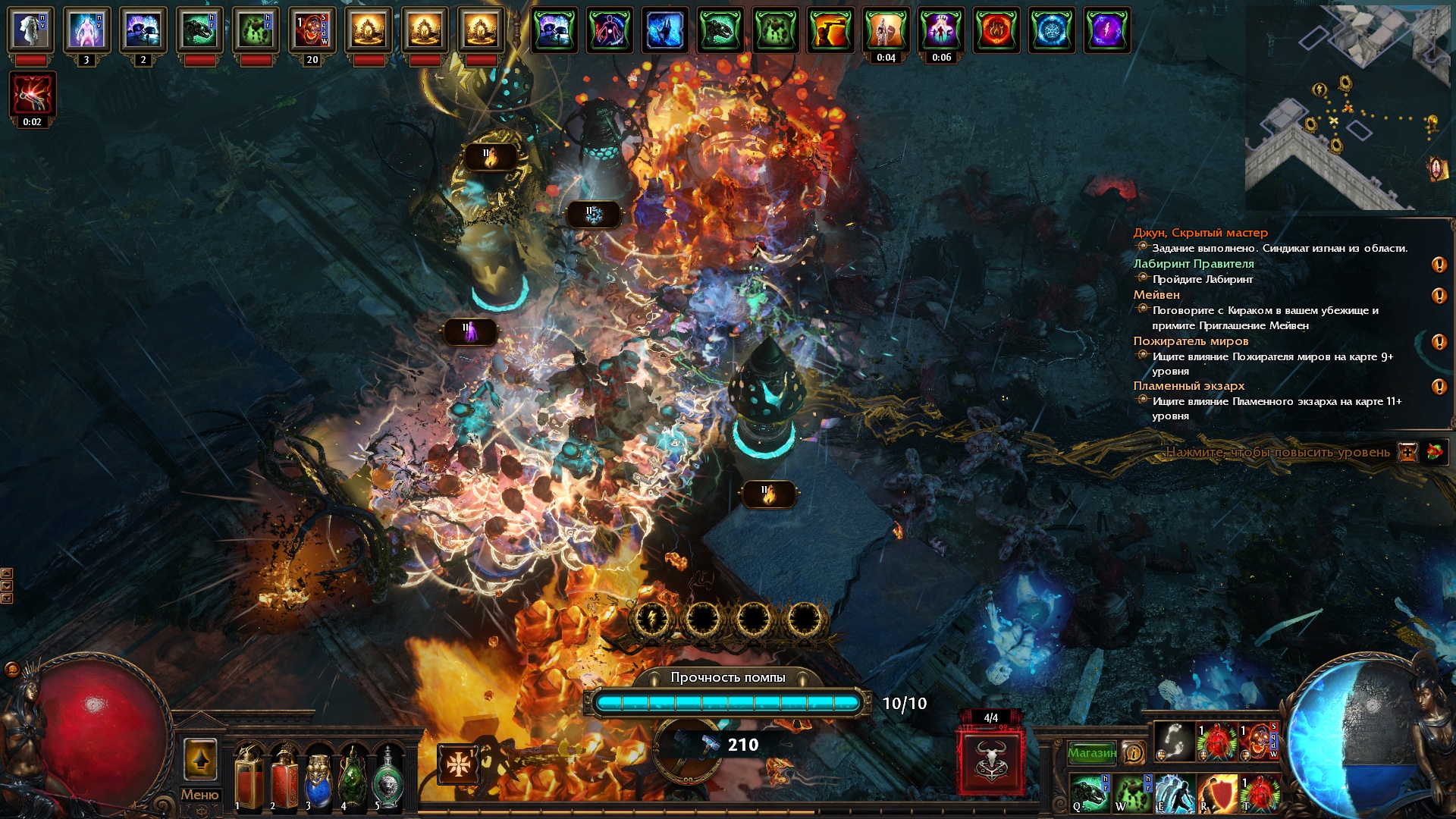Click the gold level-up arrow above Меню

coord(200,759)
